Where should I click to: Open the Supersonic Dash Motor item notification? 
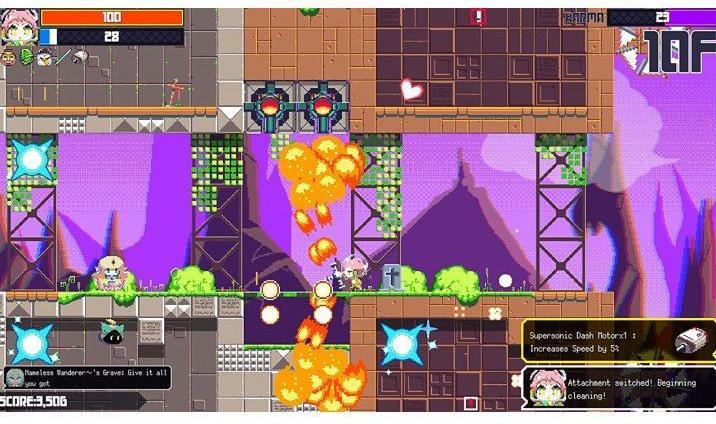[x=616, y=340]
